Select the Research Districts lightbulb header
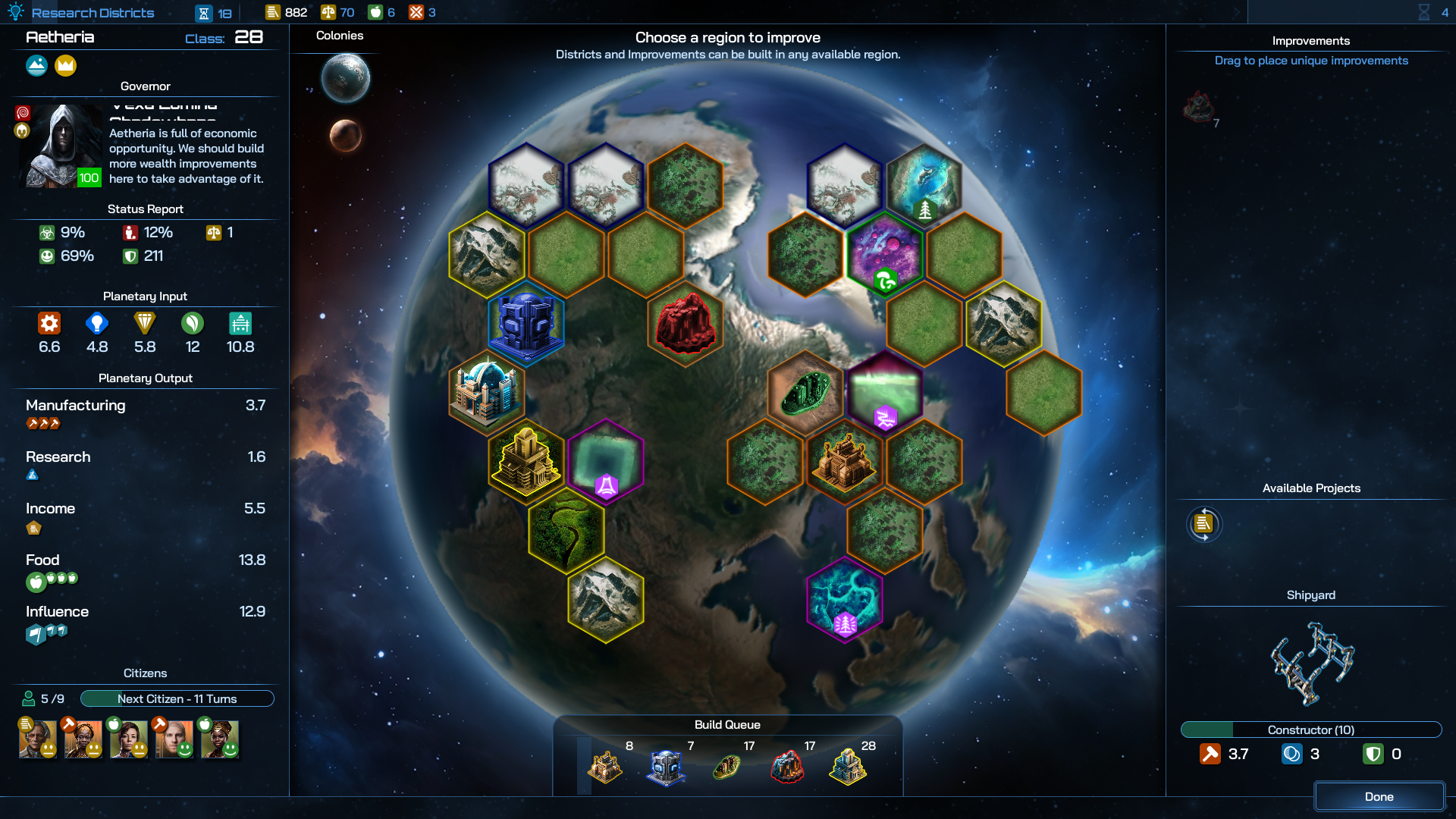 click(x=82, y=12)
